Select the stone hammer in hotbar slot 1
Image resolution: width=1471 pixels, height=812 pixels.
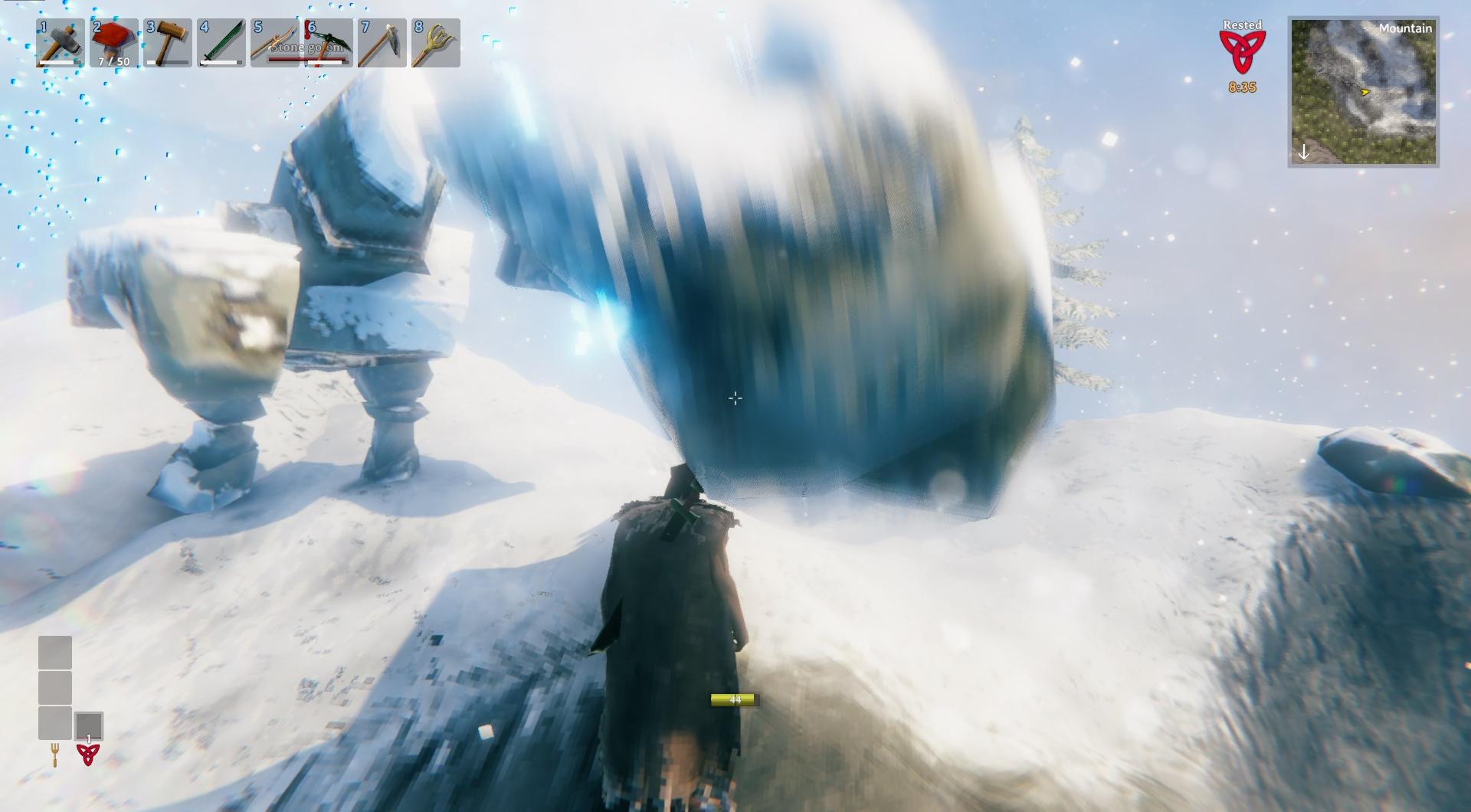60,43
